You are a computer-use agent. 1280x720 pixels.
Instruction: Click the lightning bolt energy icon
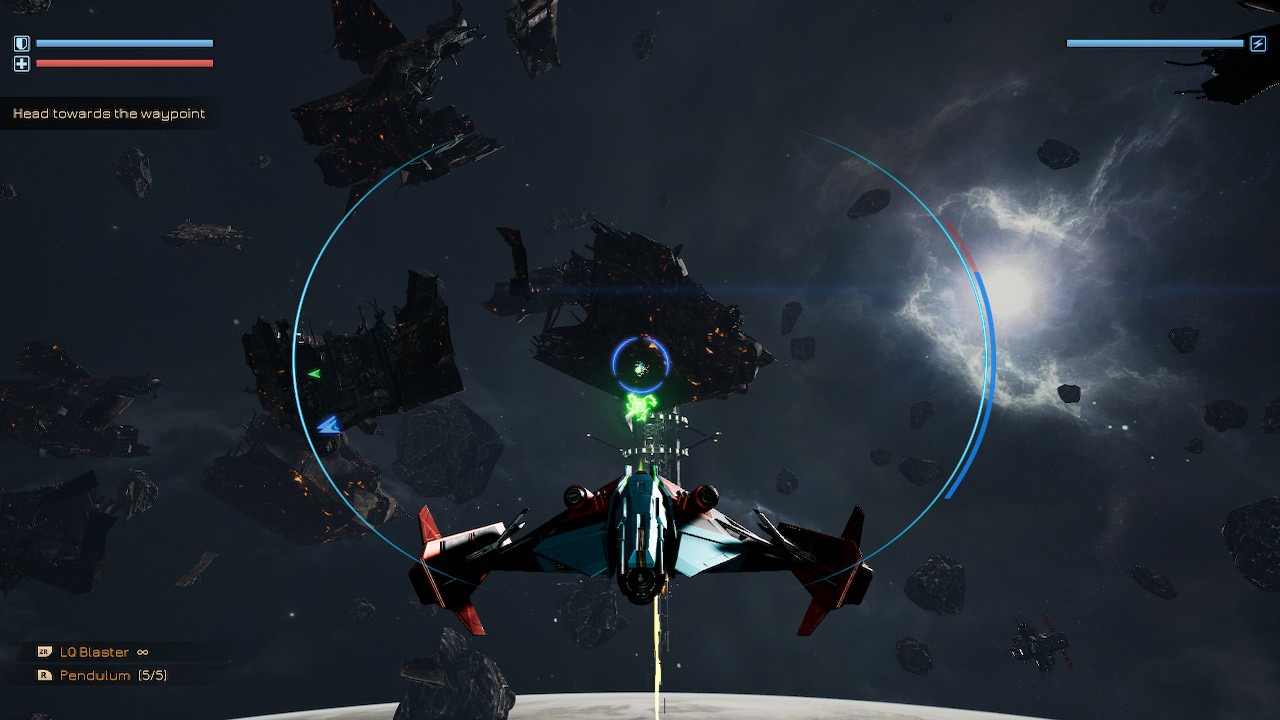pyautogui.click(x=1258, y=44)
